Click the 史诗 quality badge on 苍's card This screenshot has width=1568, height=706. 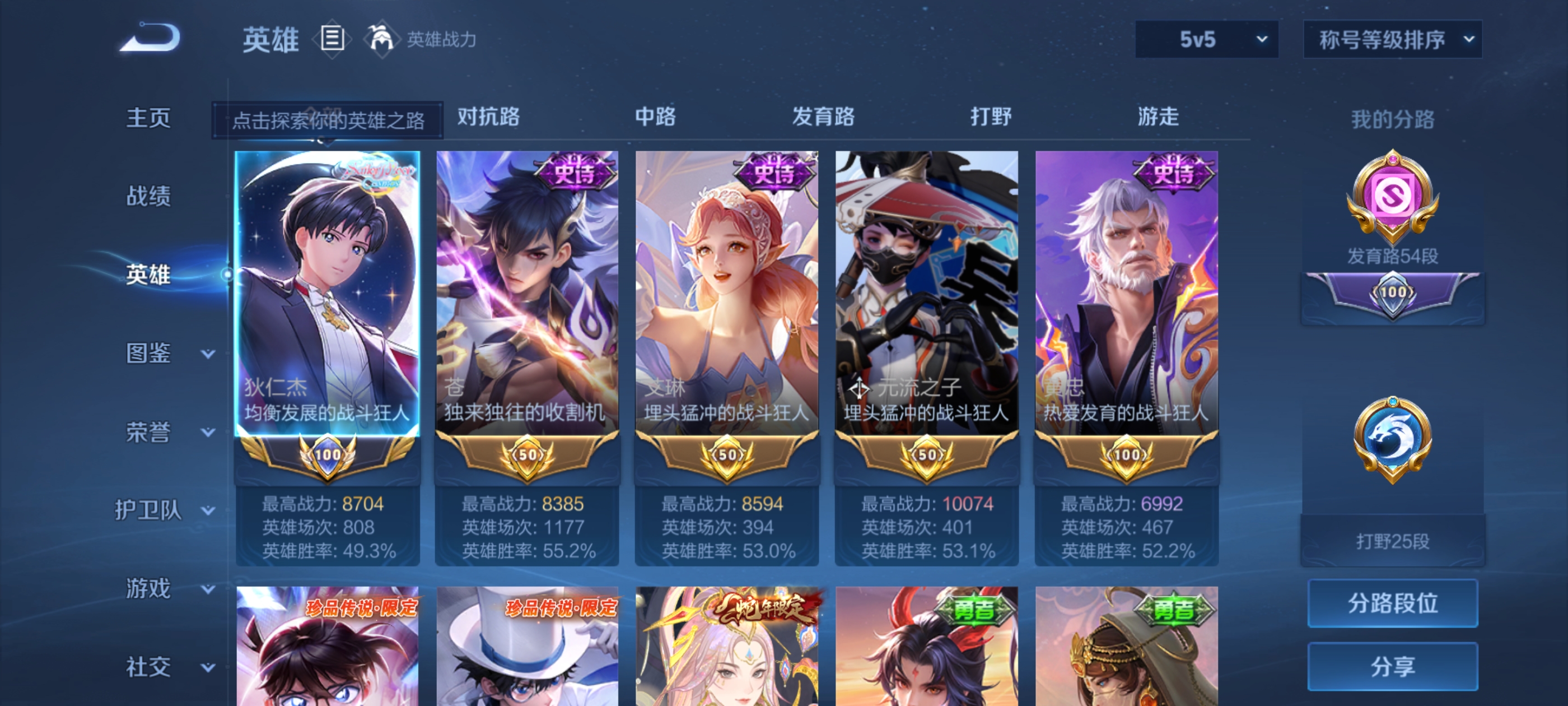coord(572,173)
